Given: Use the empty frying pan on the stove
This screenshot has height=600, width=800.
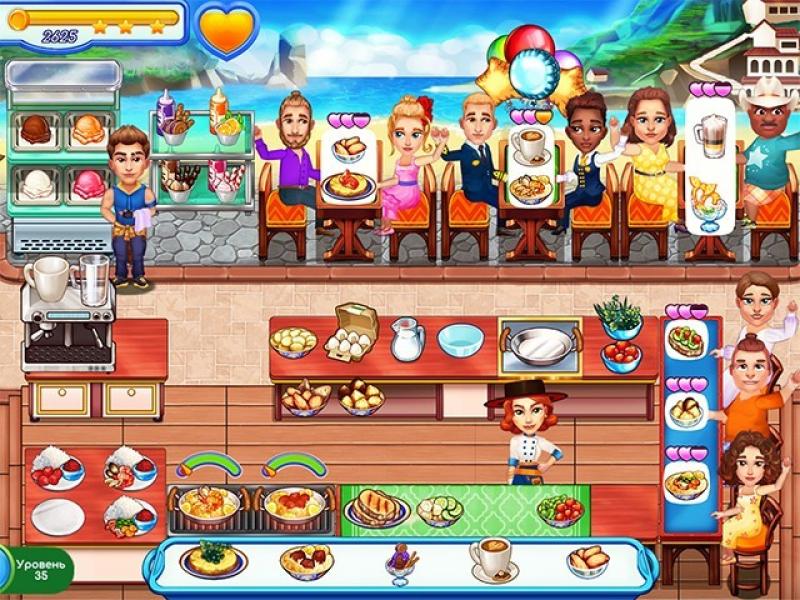Looking at the screenshot, I should pos(540,345).
